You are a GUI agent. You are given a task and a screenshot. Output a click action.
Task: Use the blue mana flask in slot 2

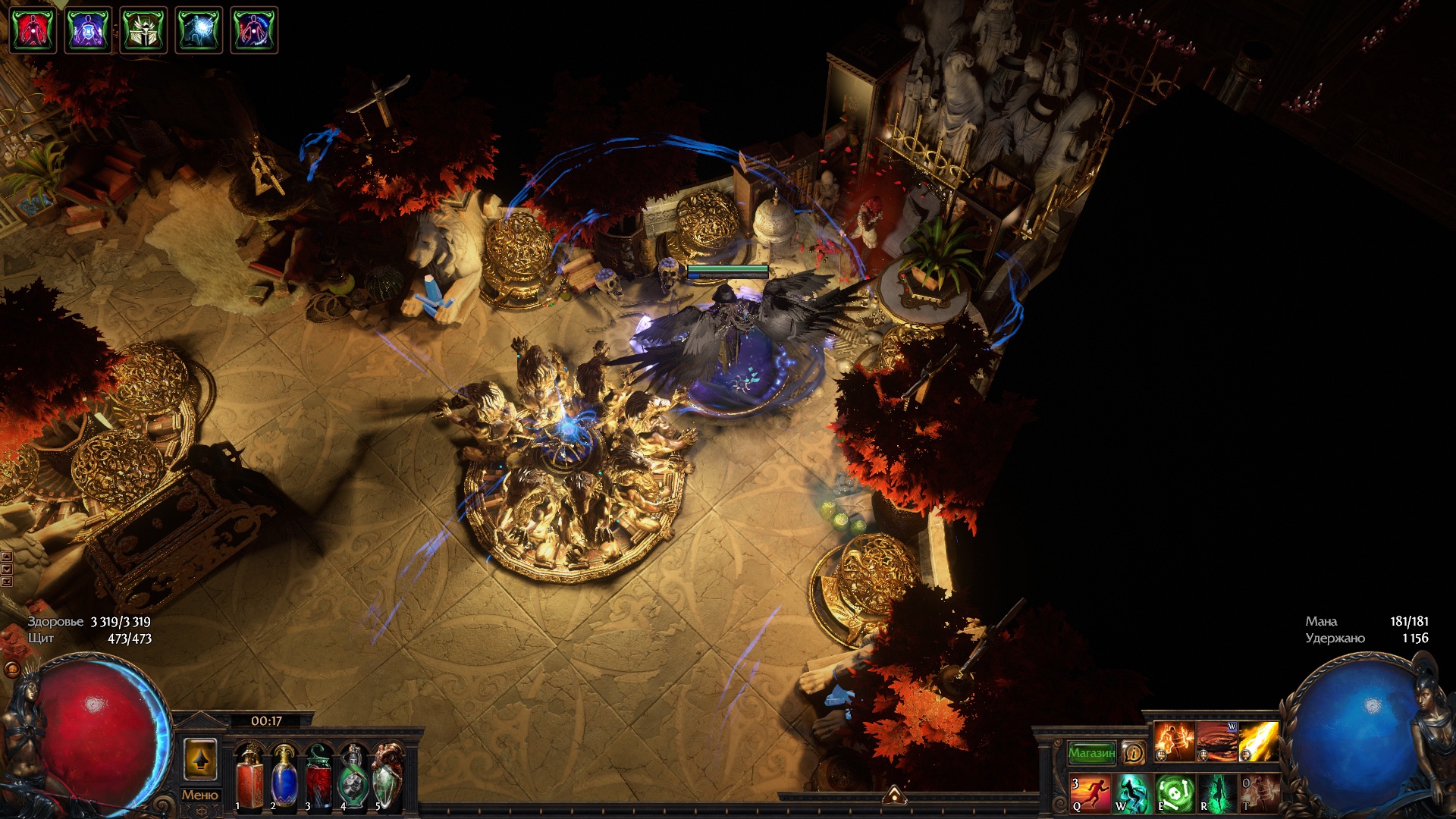pyautogui.click(x=284, y=777)
